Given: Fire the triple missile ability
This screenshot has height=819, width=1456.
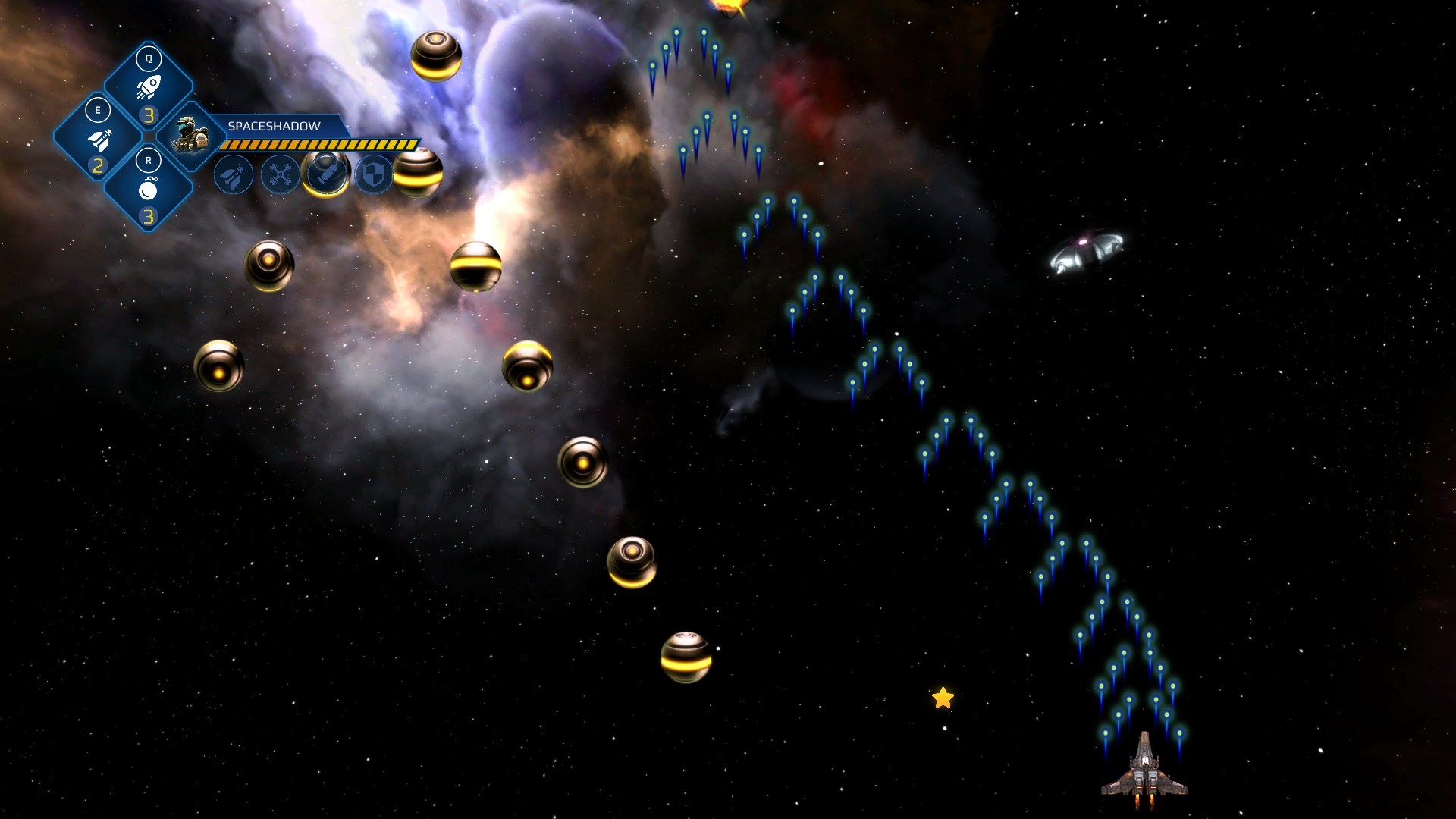Looking at the screenshot, I should click(98, 138).
